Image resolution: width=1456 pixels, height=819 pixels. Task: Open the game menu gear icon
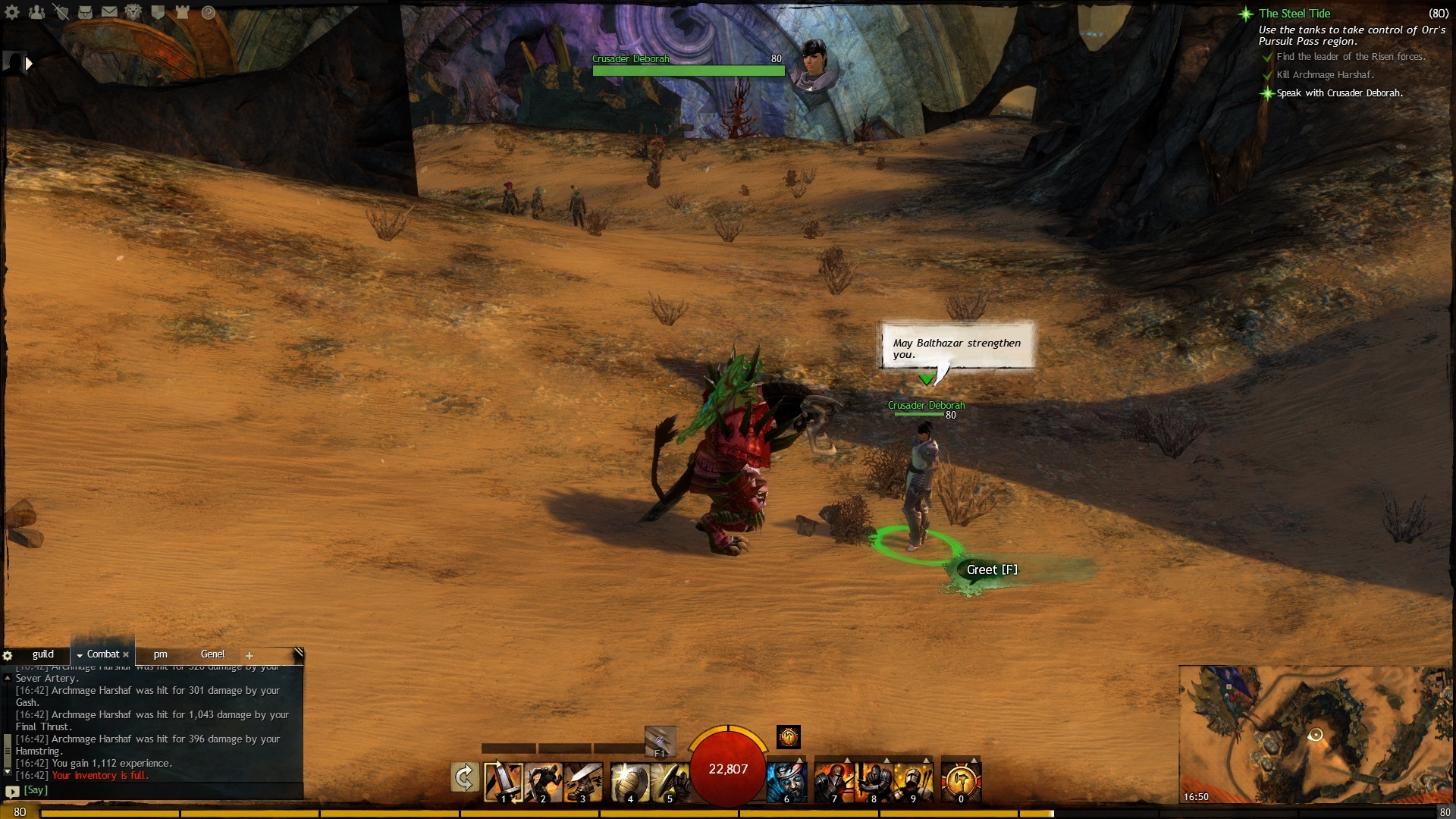coord(12,12)
